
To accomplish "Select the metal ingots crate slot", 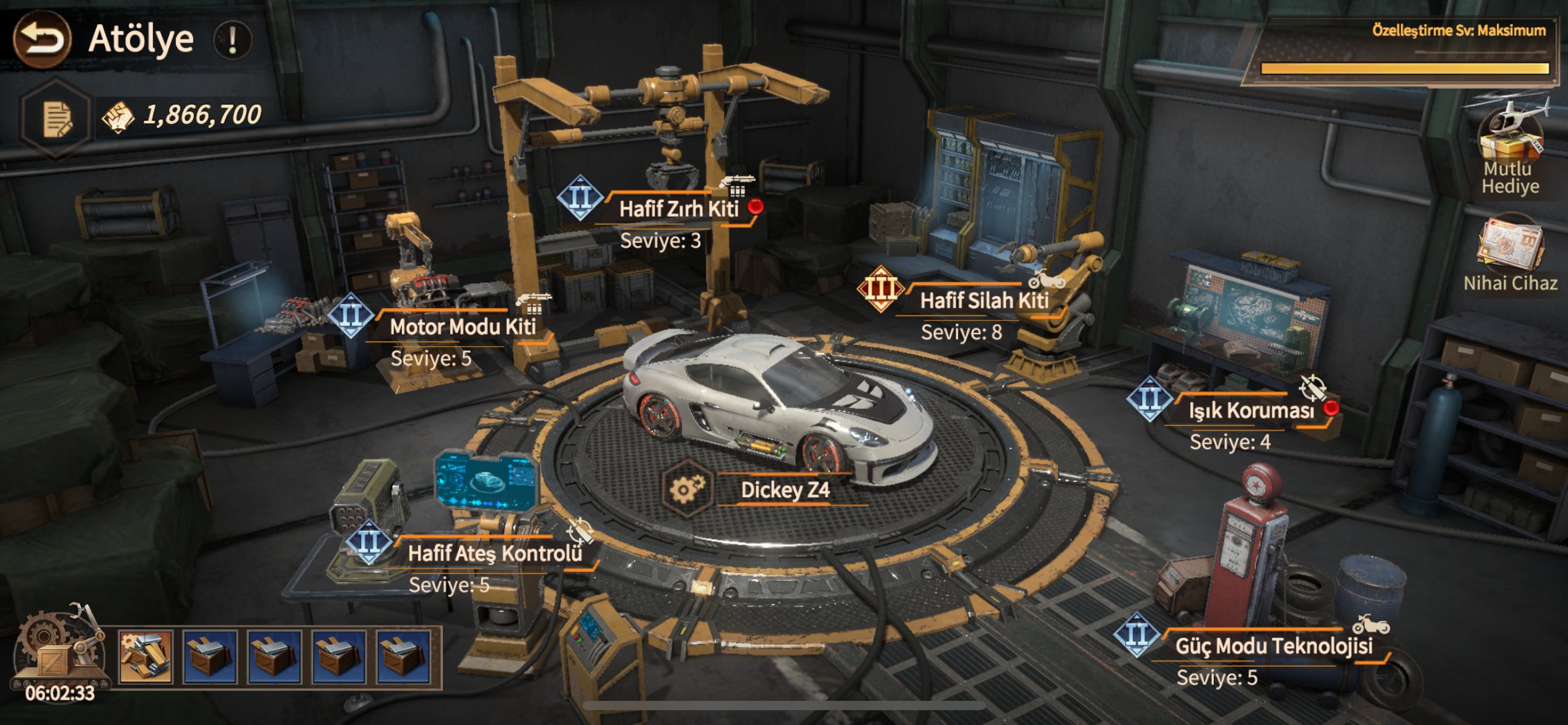I will pos(146,657).
